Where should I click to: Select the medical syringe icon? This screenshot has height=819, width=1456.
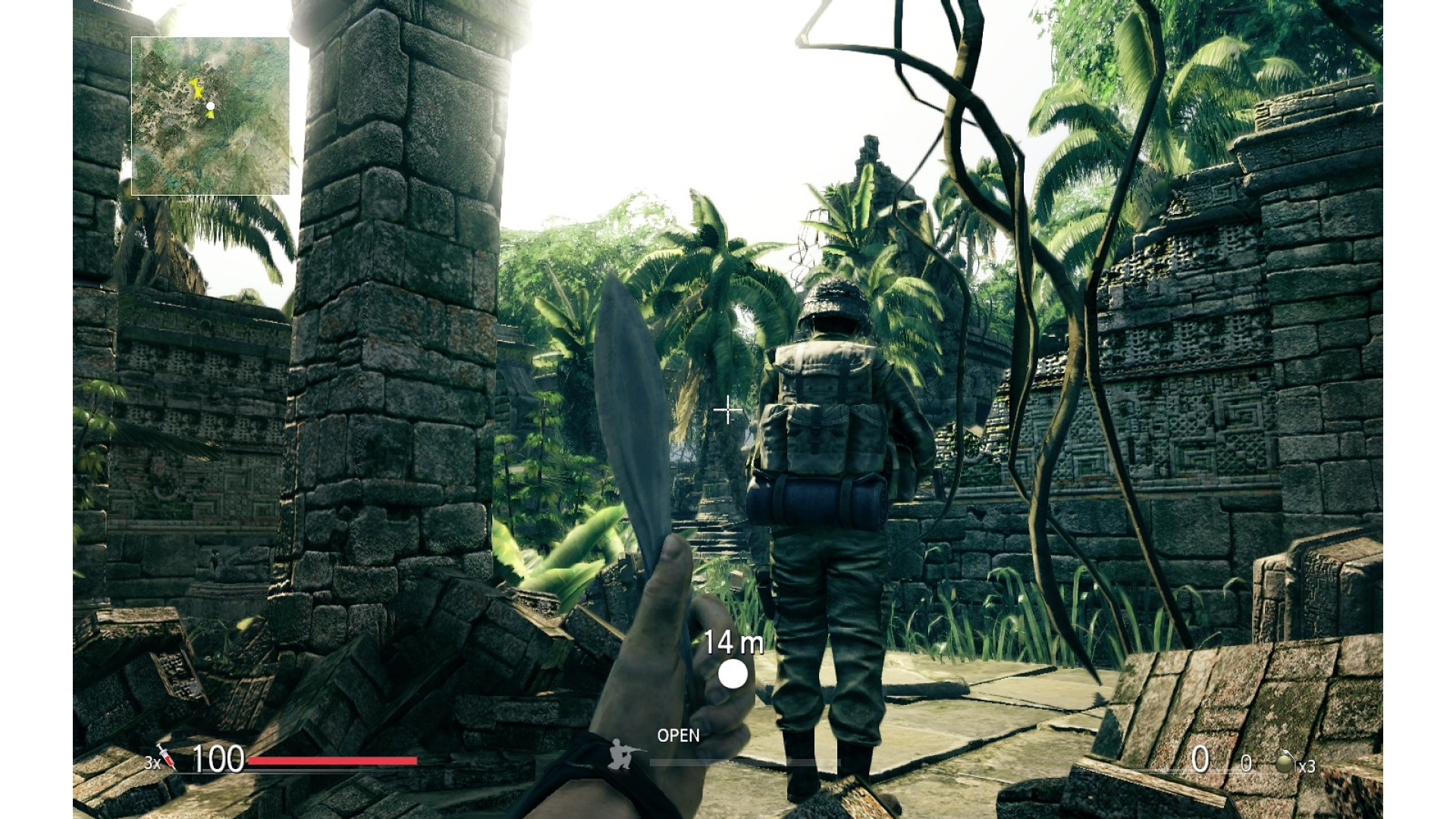coord(167,756)
